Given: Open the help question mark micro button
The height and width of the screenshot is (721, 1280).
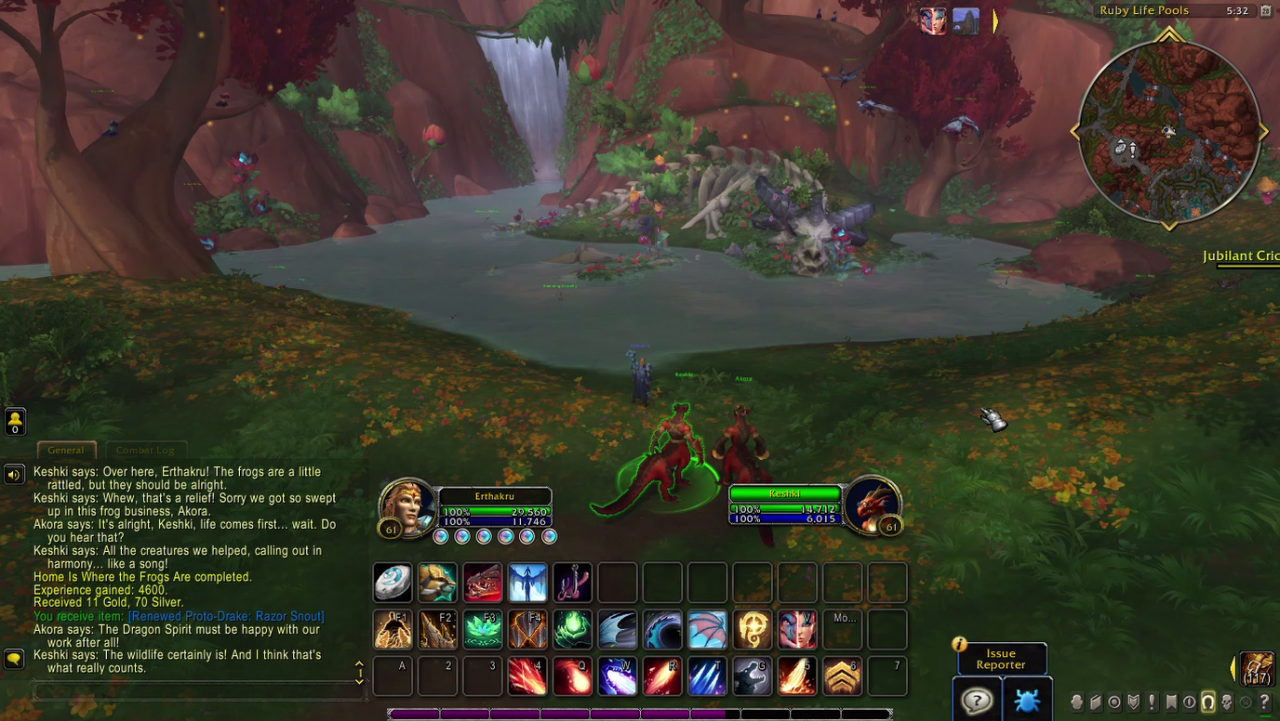Looking at the screenshot, I should click(1265, 702).
